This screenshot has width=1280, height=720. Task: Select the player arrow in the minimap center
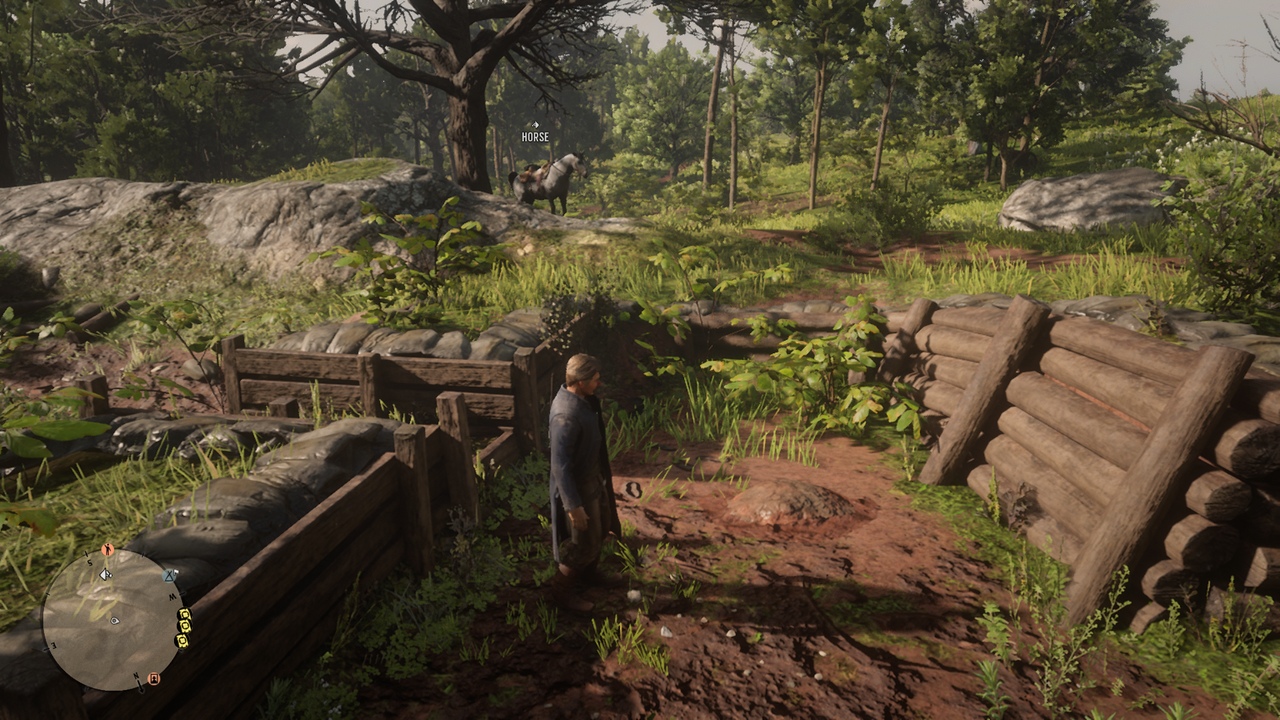pyautogui.click(x=105, y=573)
